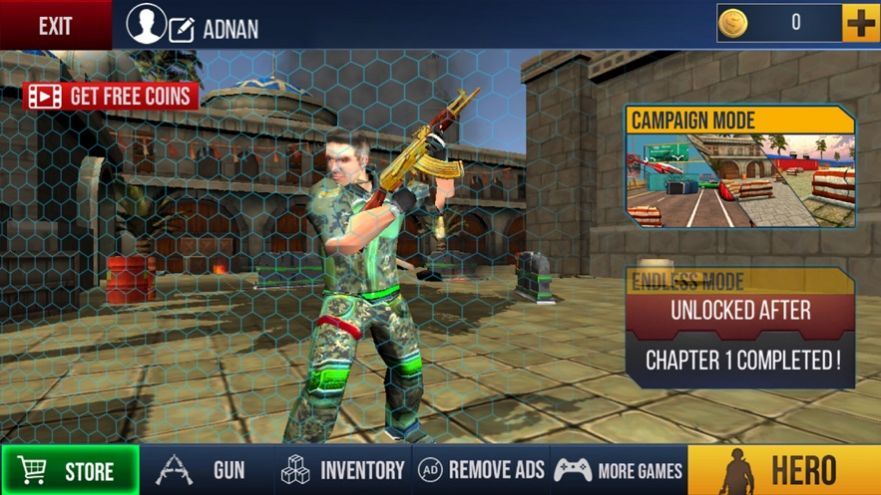Viewport: 881px width, 495px height.
Task: Edit the player name ADNAN
Action: pyautogui.click(x=182, y=28)
